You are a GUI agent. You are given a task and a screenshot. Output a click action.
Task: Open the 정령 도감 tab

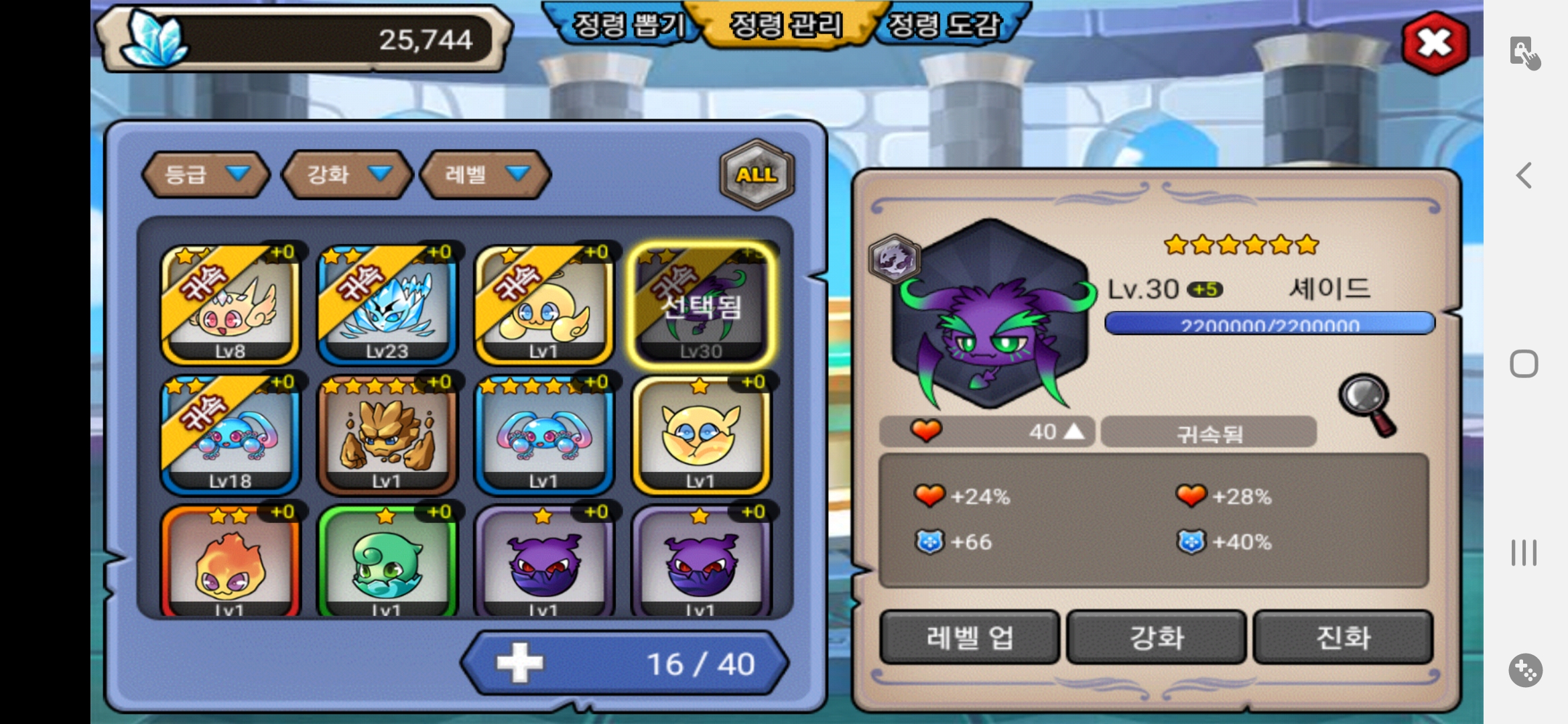943,25
